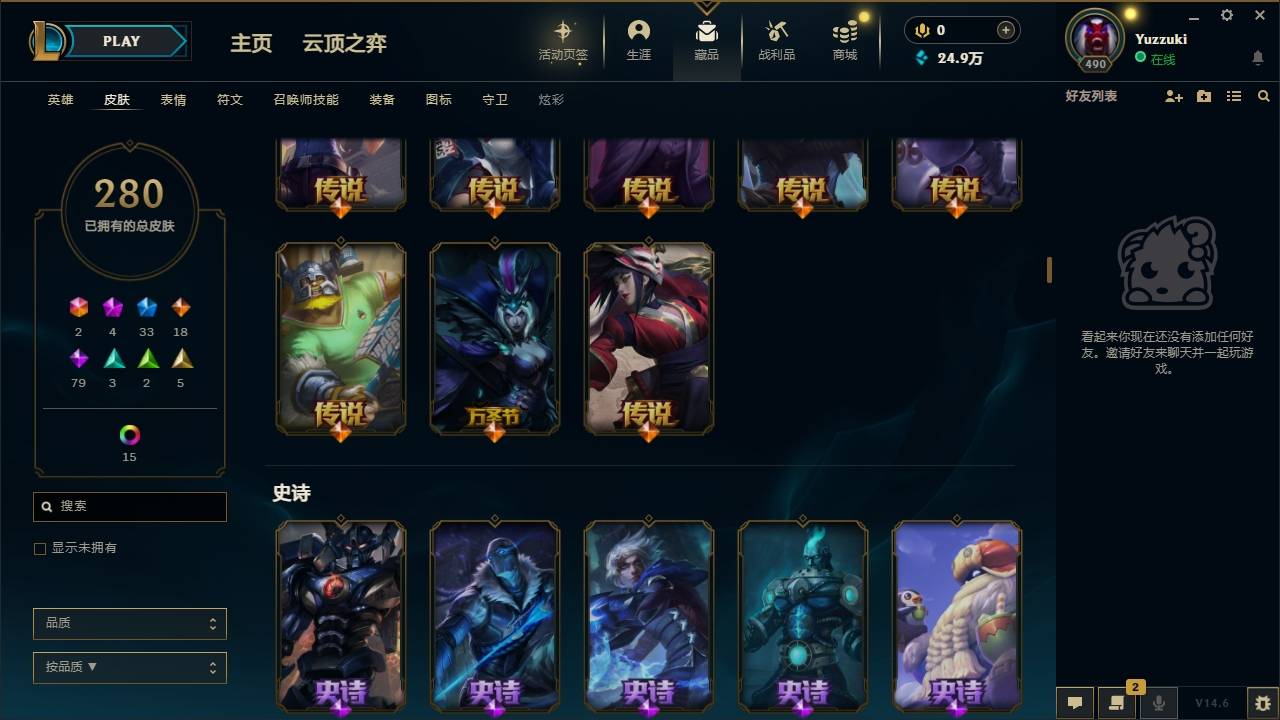This screenshot has width=1280, height=720.
Task: Click the plus button to buy RP
Action: click(x=1004, y=30)
